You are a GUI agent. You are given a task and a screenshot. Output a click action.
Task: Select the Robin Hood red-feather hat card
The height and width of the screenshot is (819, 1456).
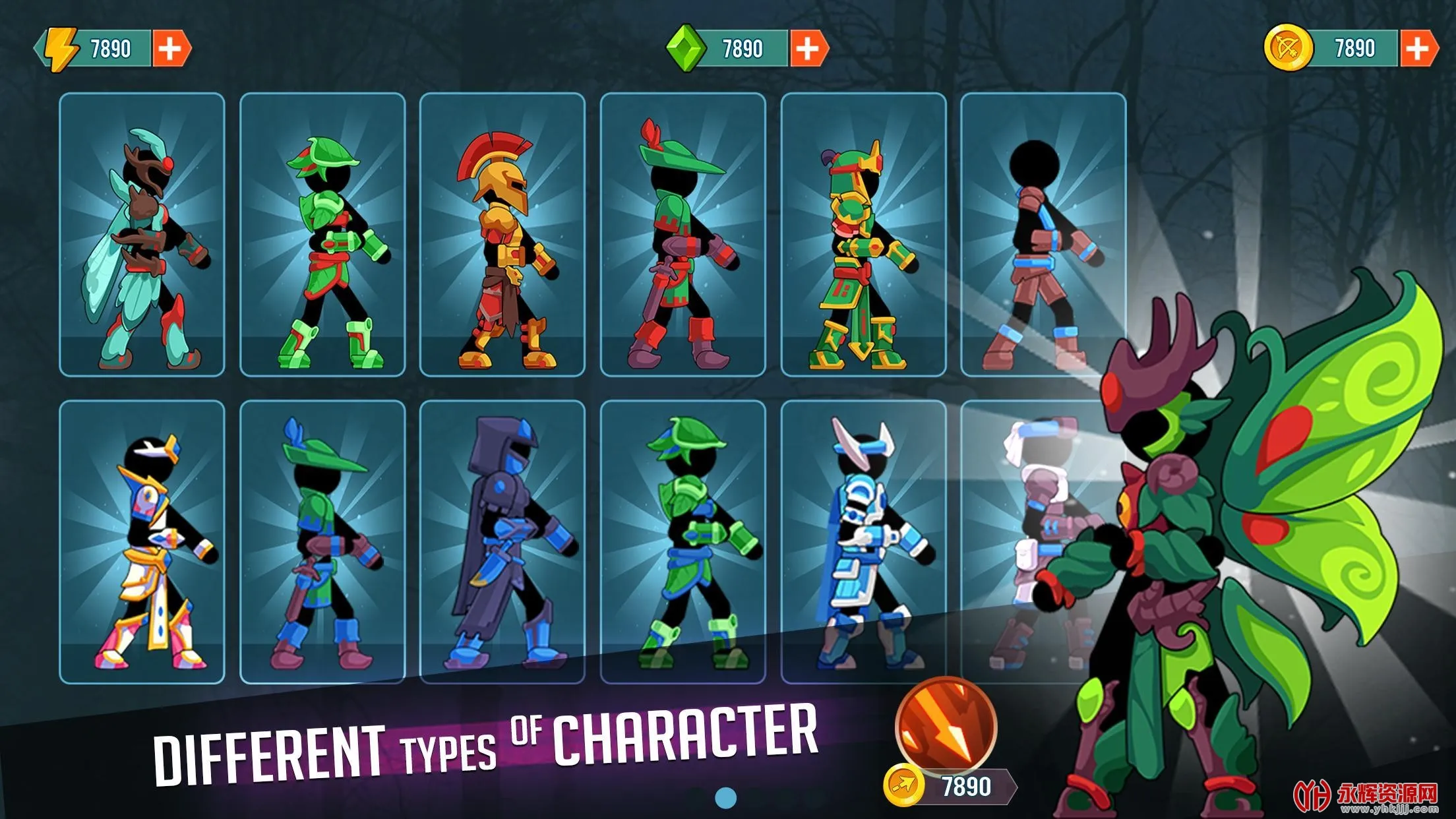click(682, 235)
